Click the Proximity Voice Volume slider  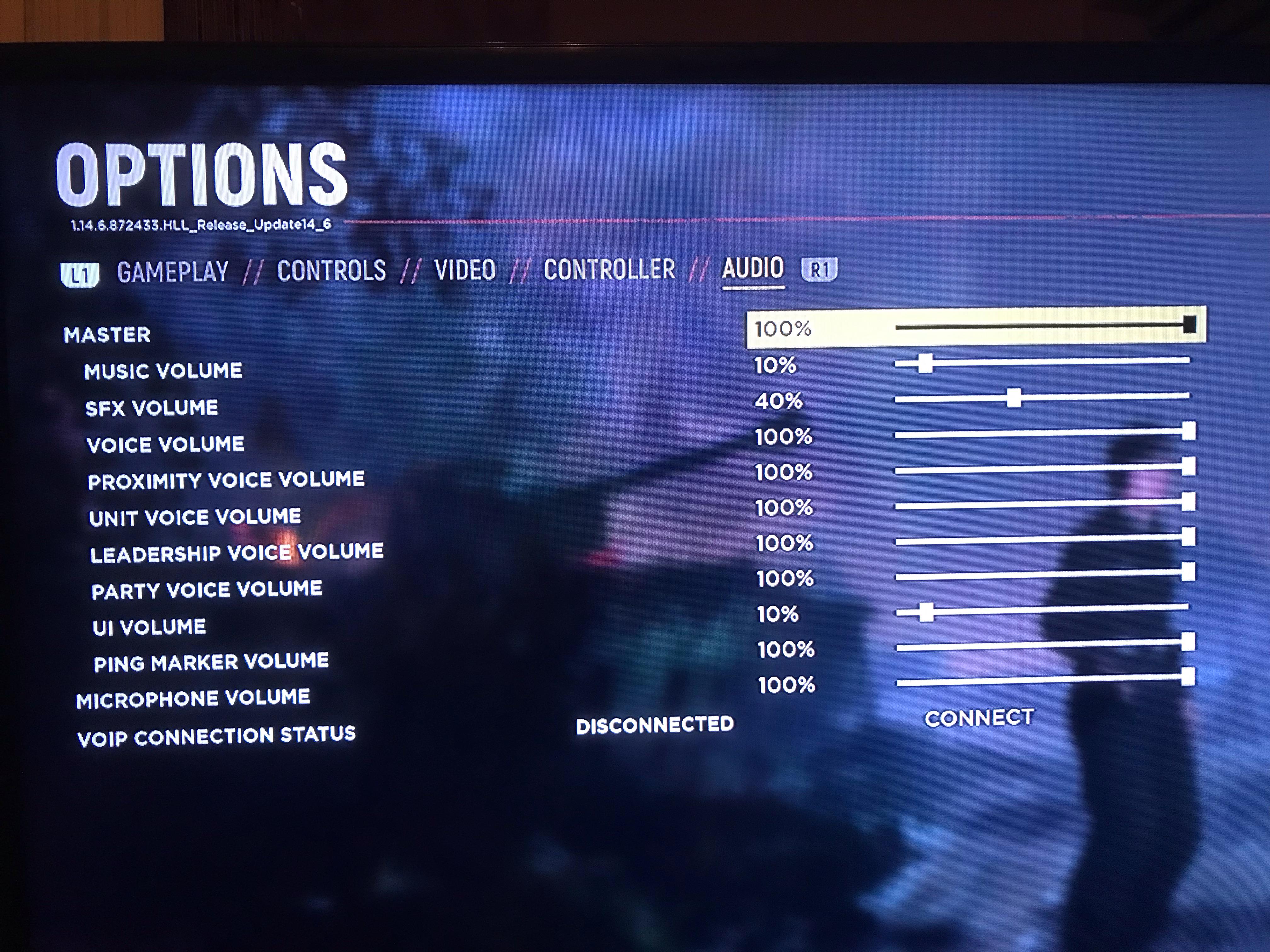[1042, 469]
